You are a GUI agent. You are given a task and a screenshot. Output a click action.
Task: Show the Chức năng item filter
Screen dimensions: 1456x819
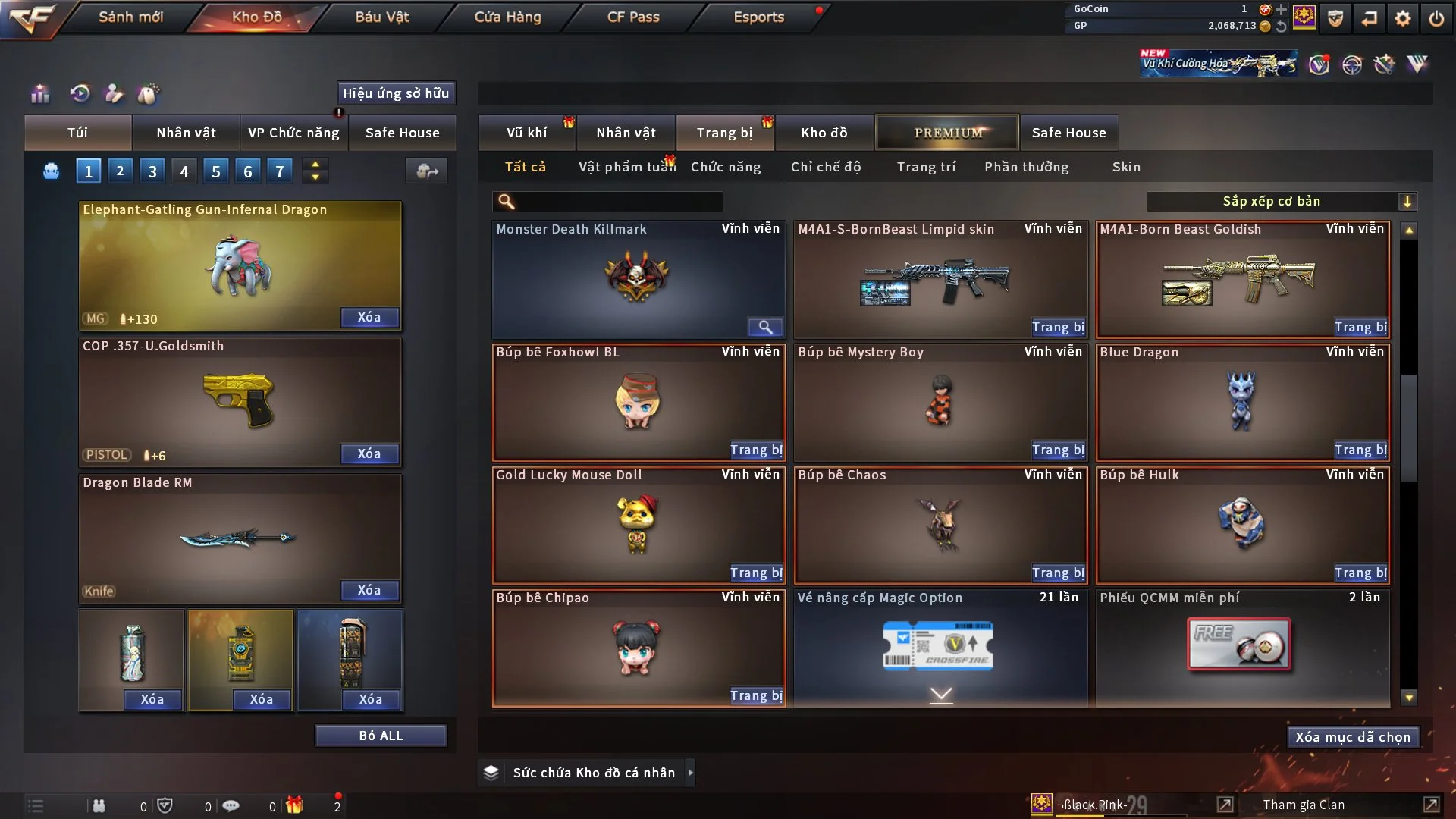(x=726, y=167)
